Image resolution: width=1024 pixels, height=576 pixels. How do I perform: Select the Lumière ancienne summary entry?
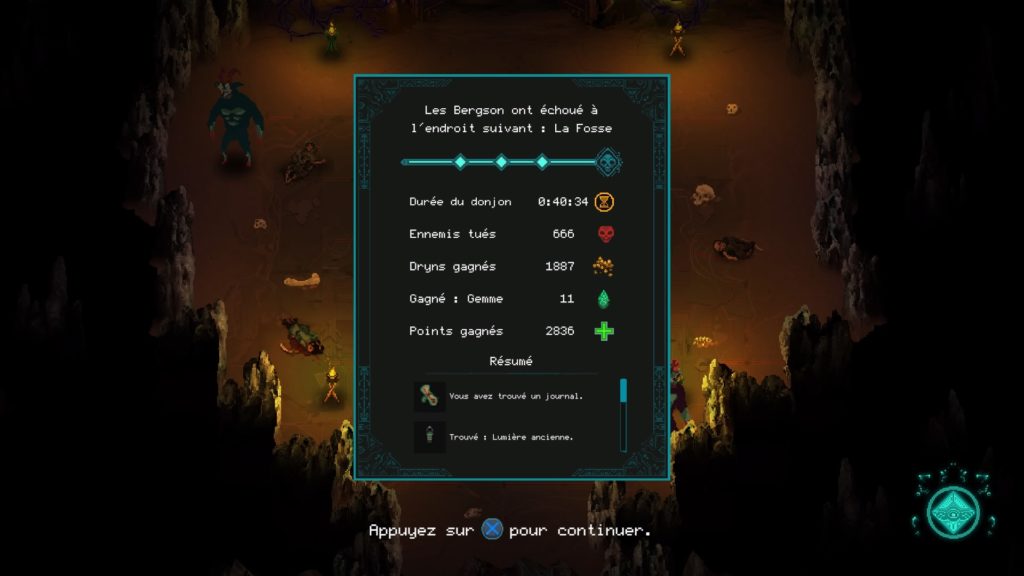[510, 437]
